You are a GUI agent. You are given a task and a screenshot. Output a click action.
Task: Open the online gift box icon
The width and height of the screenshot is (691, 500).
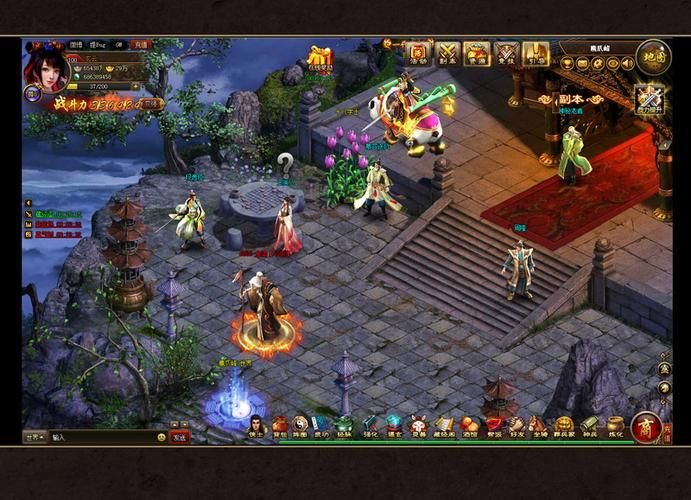pyautogui.click(x=320, y=58)
